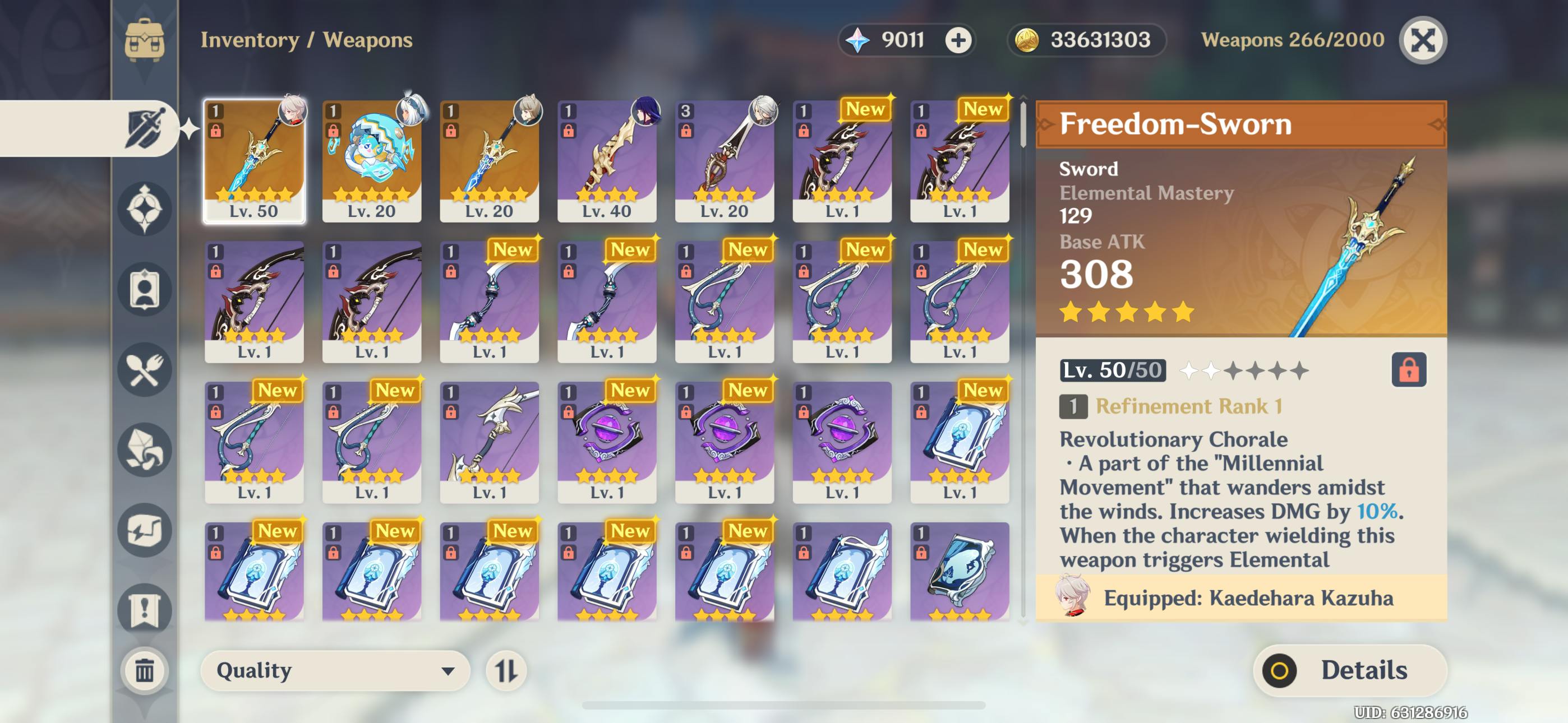Image resolution: width=1568 pixels, height=723 pixels.
Task: Toggle the sort order arrows button
Action: pyautogui.click(x=506, y=670)
